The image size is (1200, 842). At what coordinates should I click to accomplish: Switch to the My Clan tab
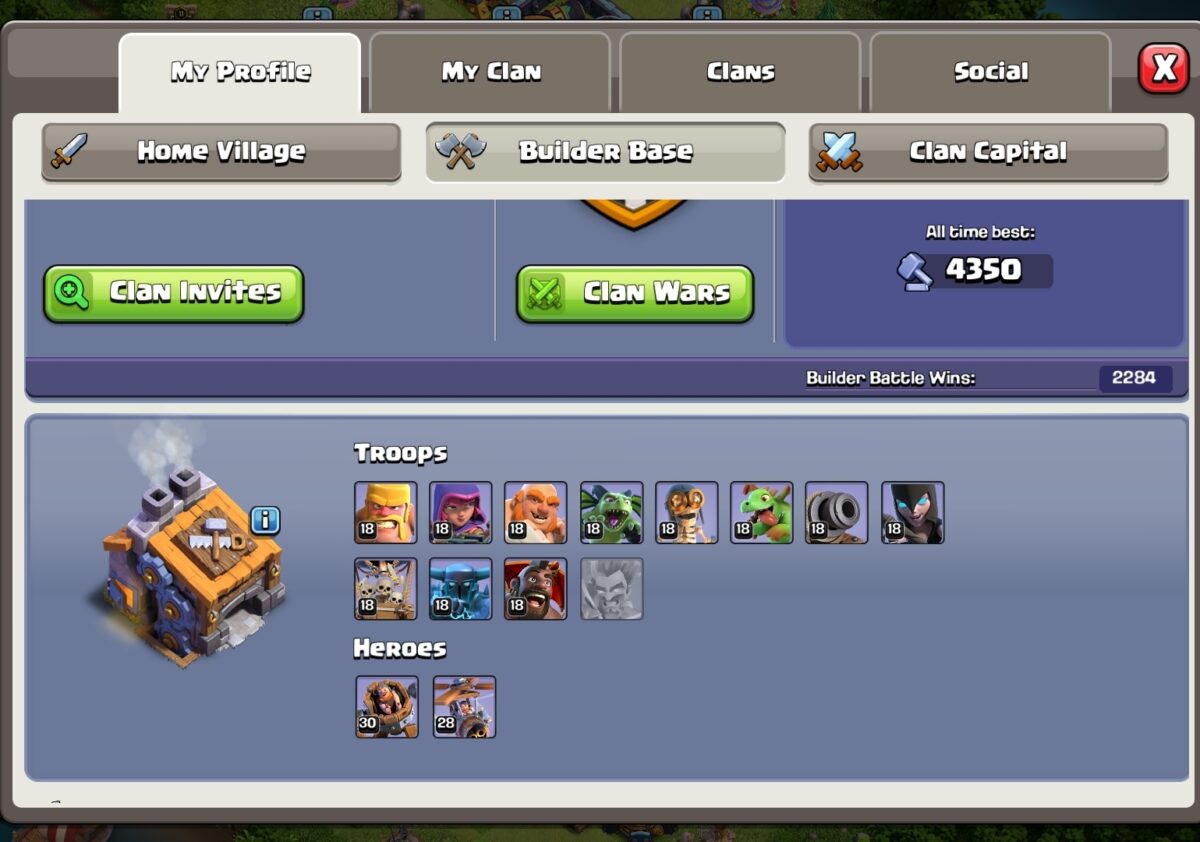click(x=490, y=72)
